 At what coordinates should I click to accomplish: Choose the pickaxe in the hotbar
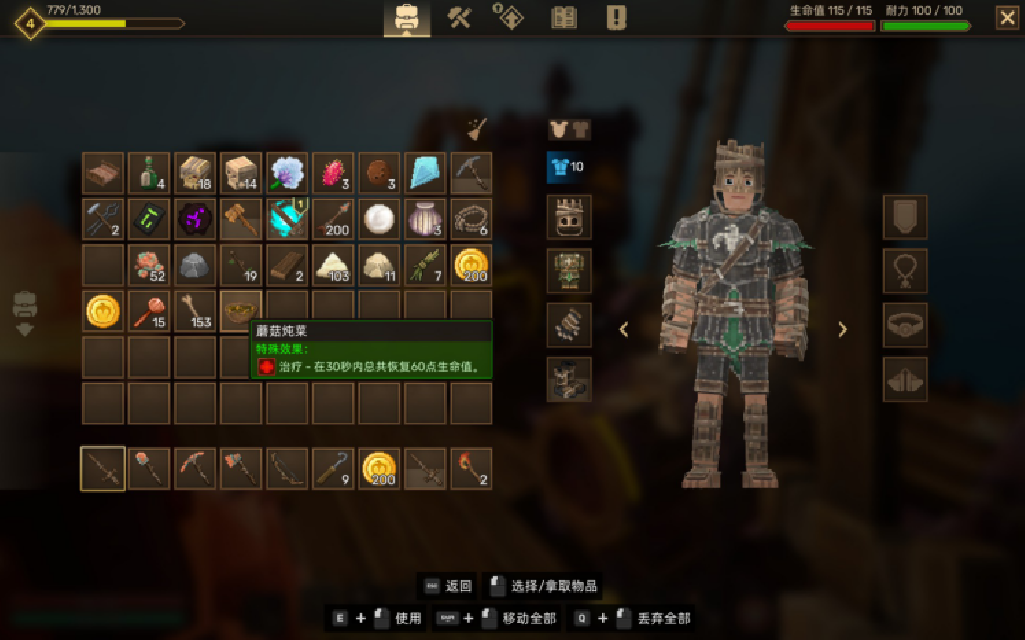point(195,468)
